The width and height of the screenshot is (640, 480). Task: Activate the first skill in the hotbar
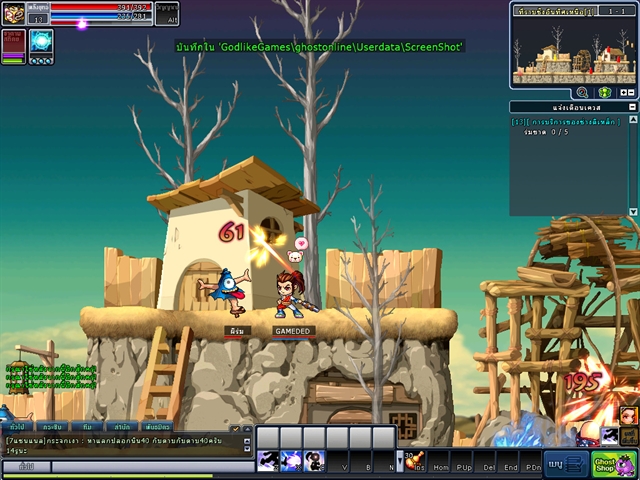point(268,461)
